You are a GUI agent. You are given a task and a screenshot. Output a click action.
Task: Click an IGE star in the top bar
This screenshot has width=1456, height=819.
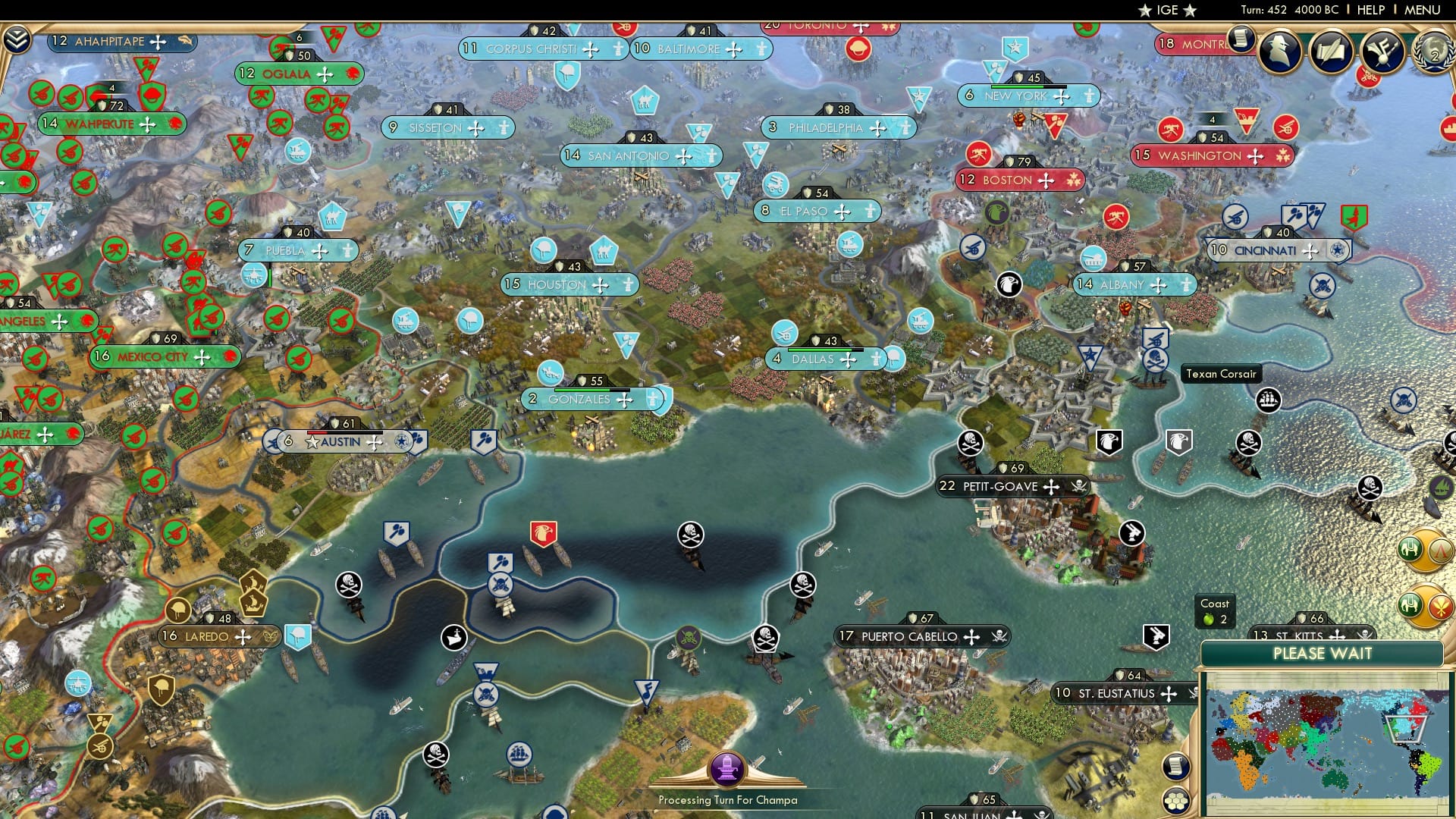click(1145, 10)
